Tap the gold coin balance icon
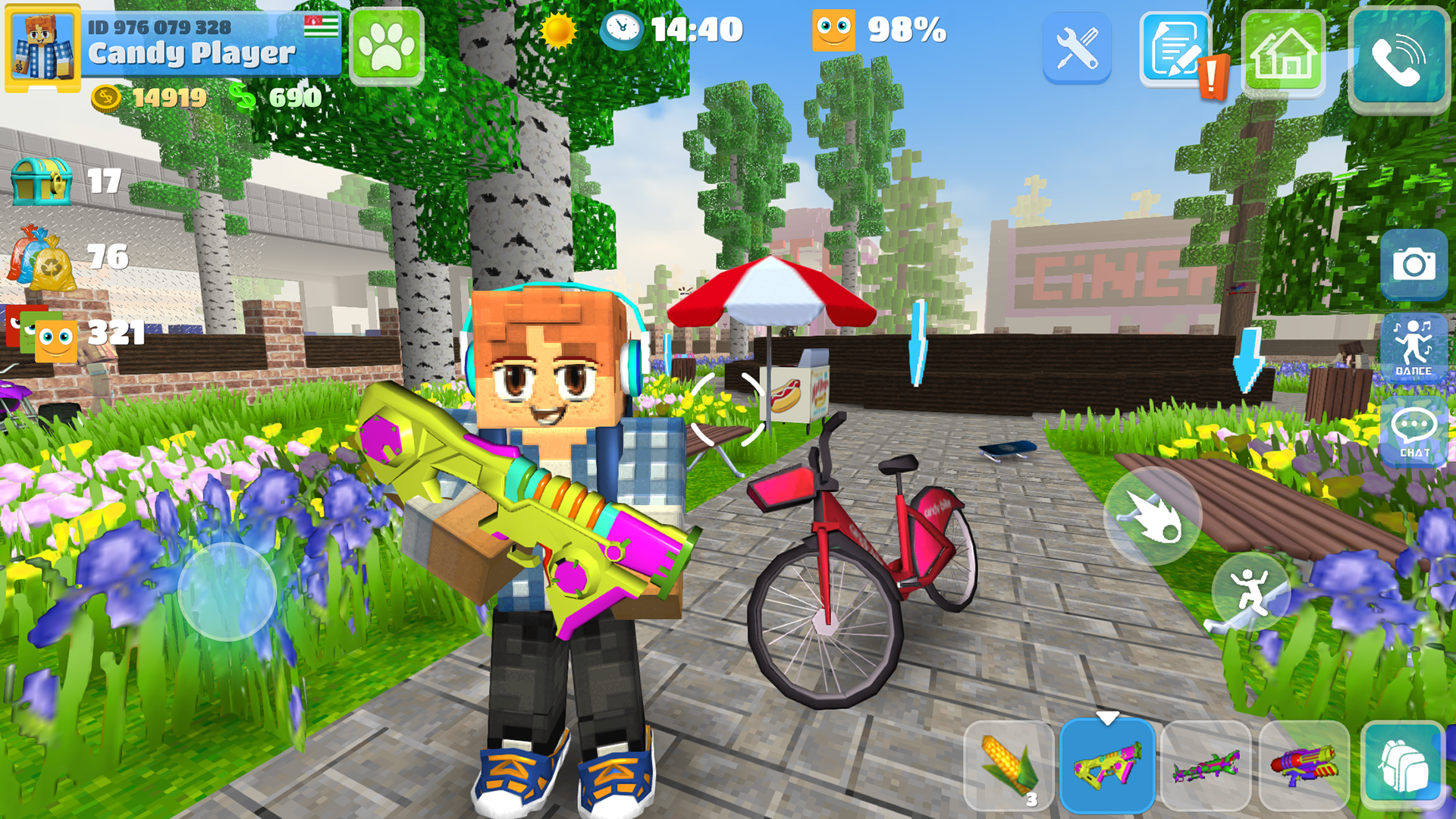The width and height of the screenshot is (1456, 819). pyautogui.click(x=105, y=97)
